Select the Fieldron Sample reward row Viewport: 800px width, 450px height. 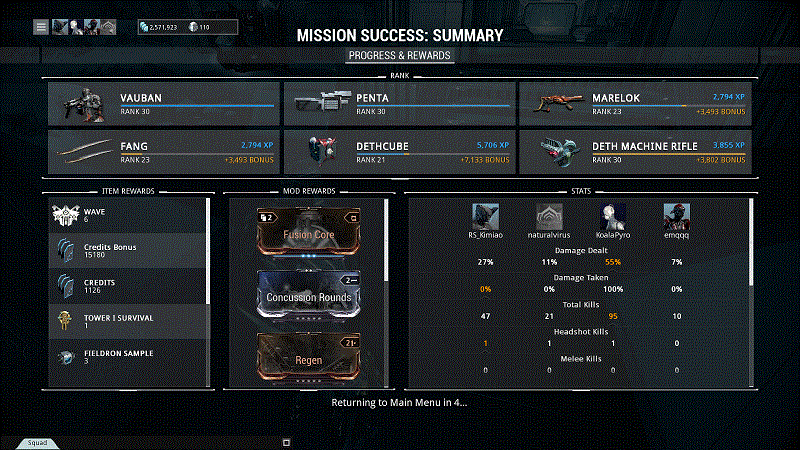[x=128, y=357]
